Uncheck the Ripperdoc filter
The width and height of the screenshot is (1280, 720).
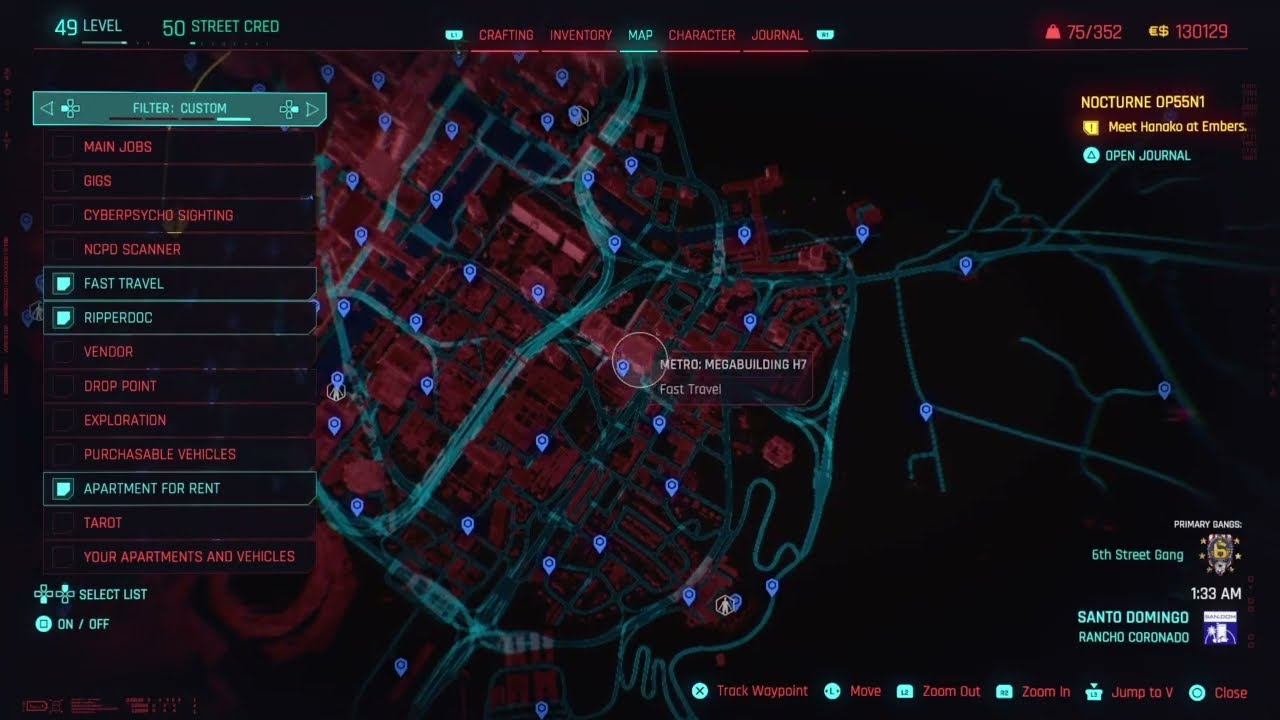click(x=63, y=317)
